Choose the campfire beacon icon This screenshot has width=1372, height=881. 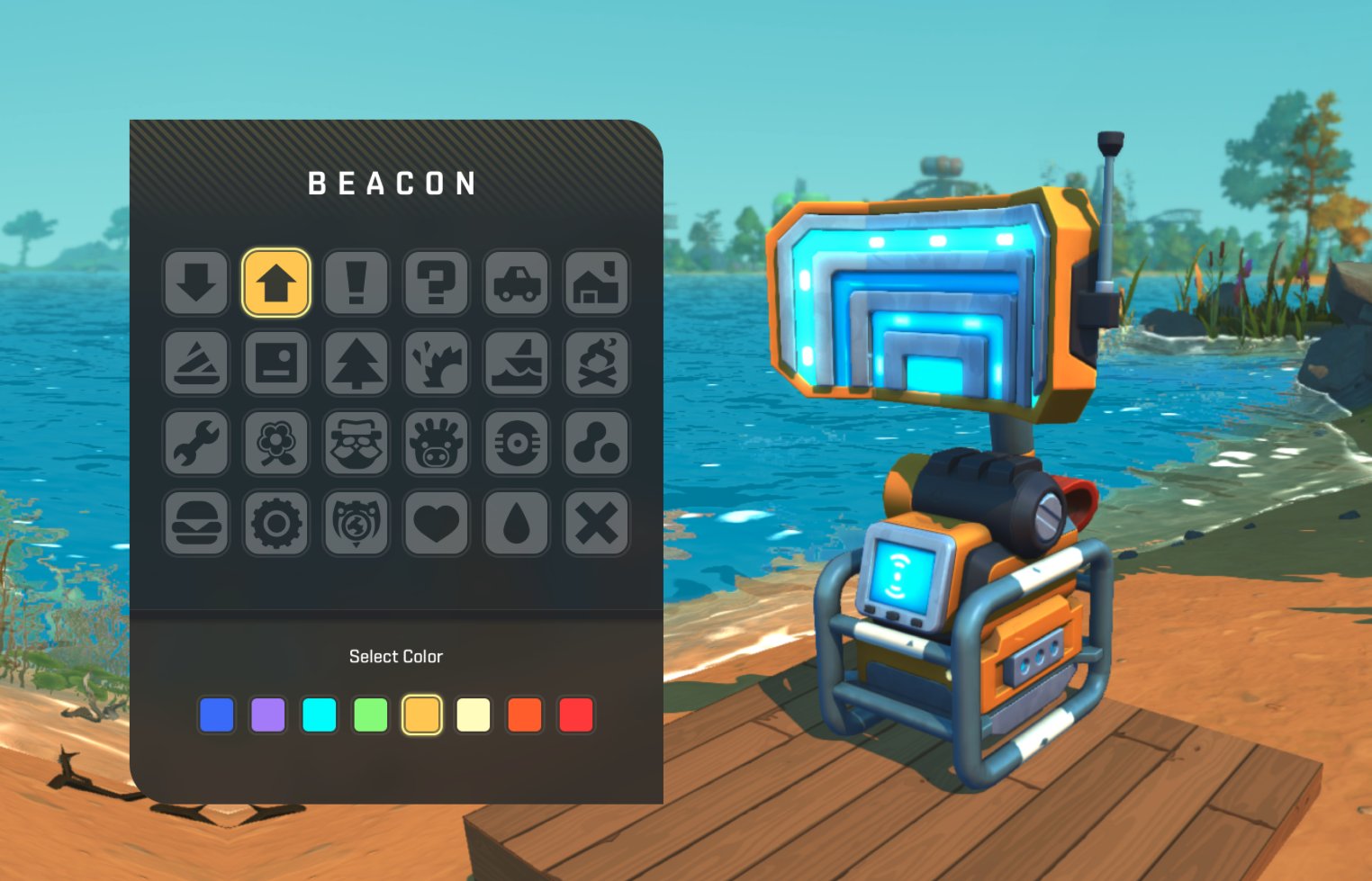596,363
